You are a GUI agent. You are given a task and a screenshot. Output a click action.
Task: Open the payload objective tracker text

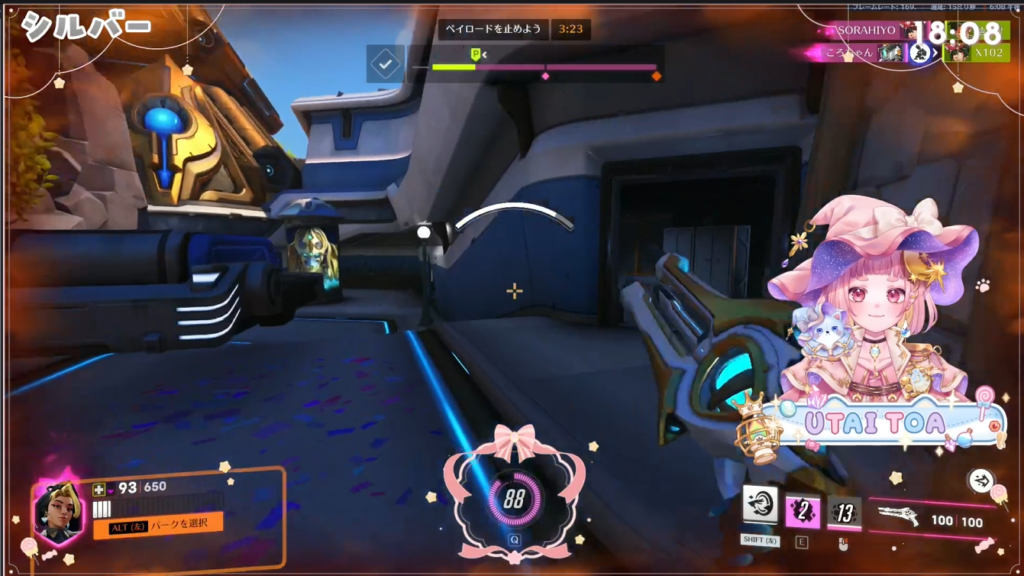point(494,29)
